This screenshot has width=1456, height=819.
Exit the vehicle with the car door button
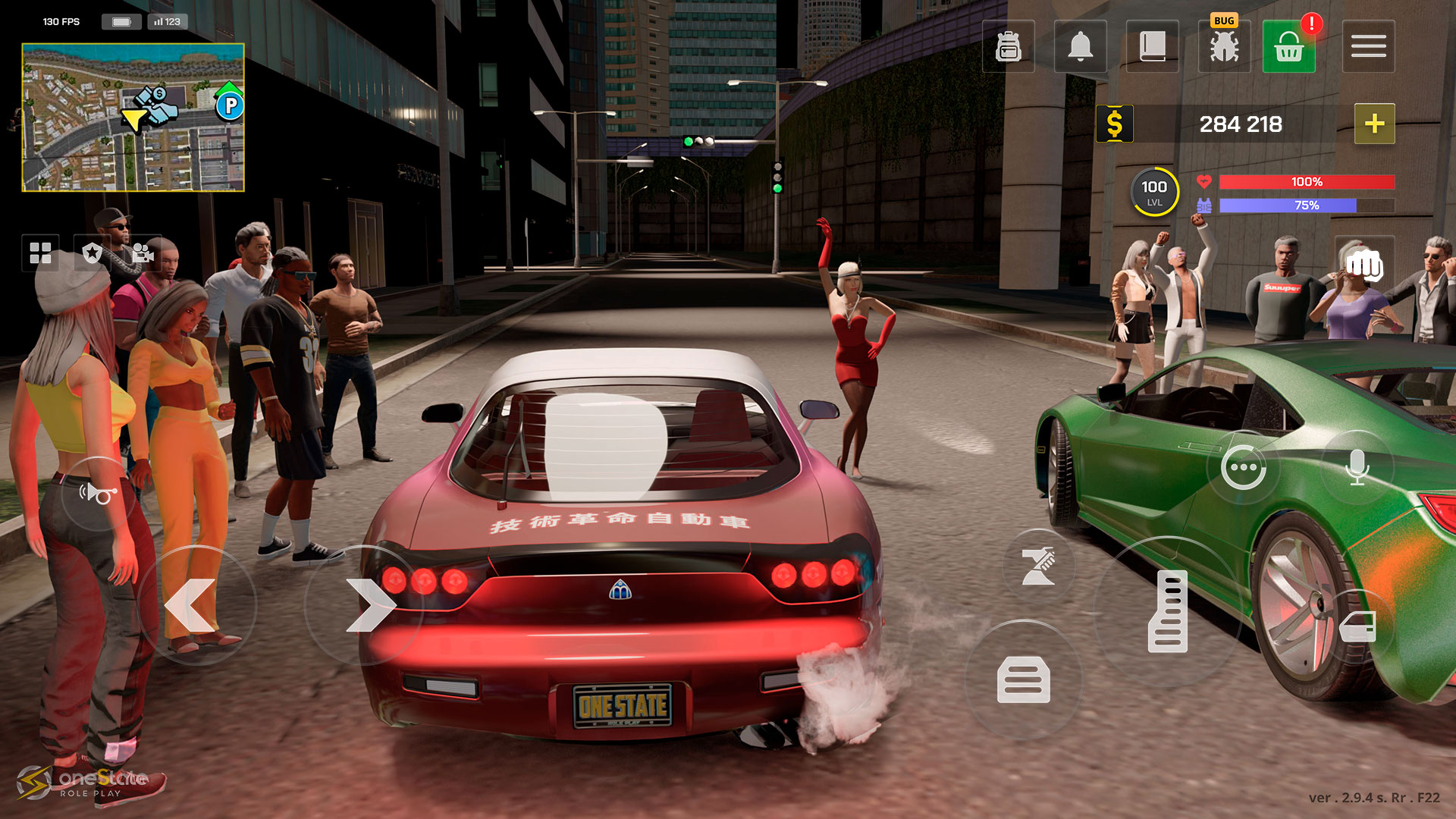click(1357, 628)
